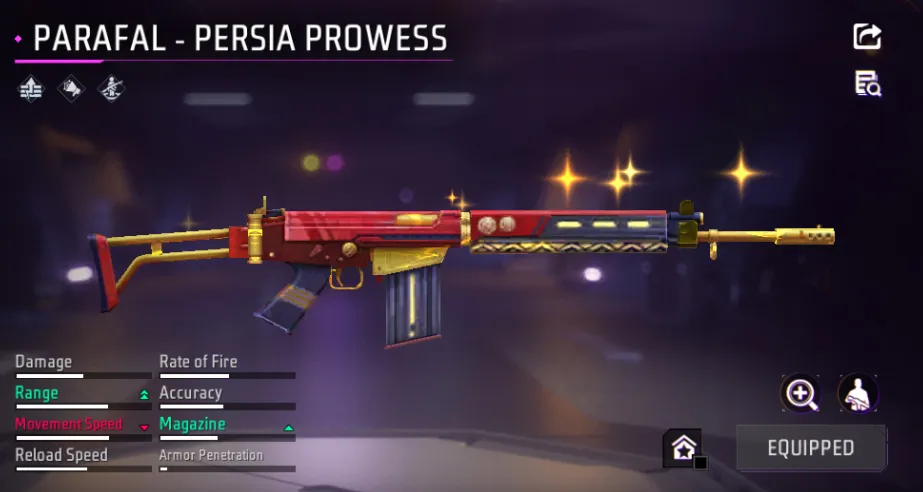The width and height of the screenshot is (923, 492).
Task: Select the crossed-out soldier attribute icon
Action: [x=111, y=89]
